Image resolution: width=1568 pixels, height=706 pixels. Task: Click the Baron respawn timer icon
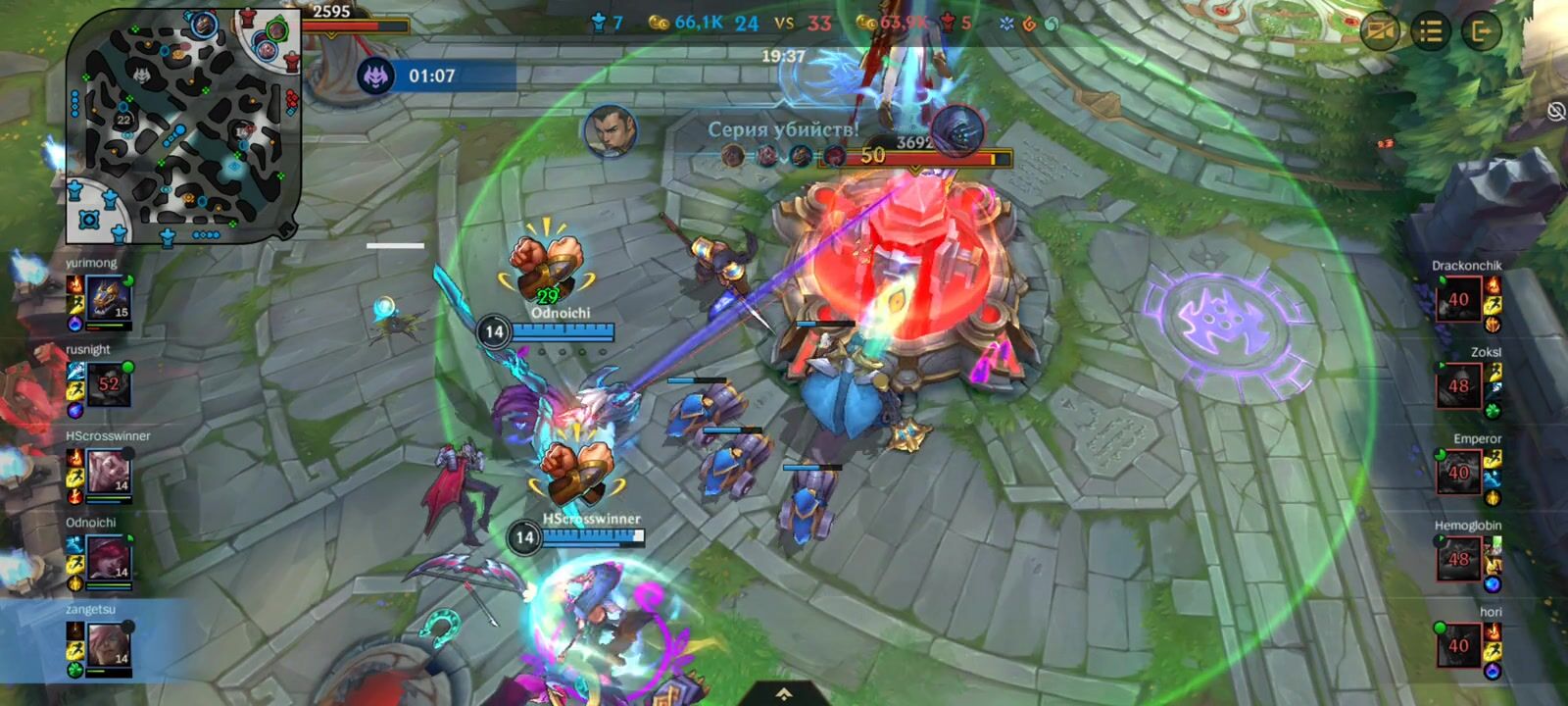(x=375, y=76)
